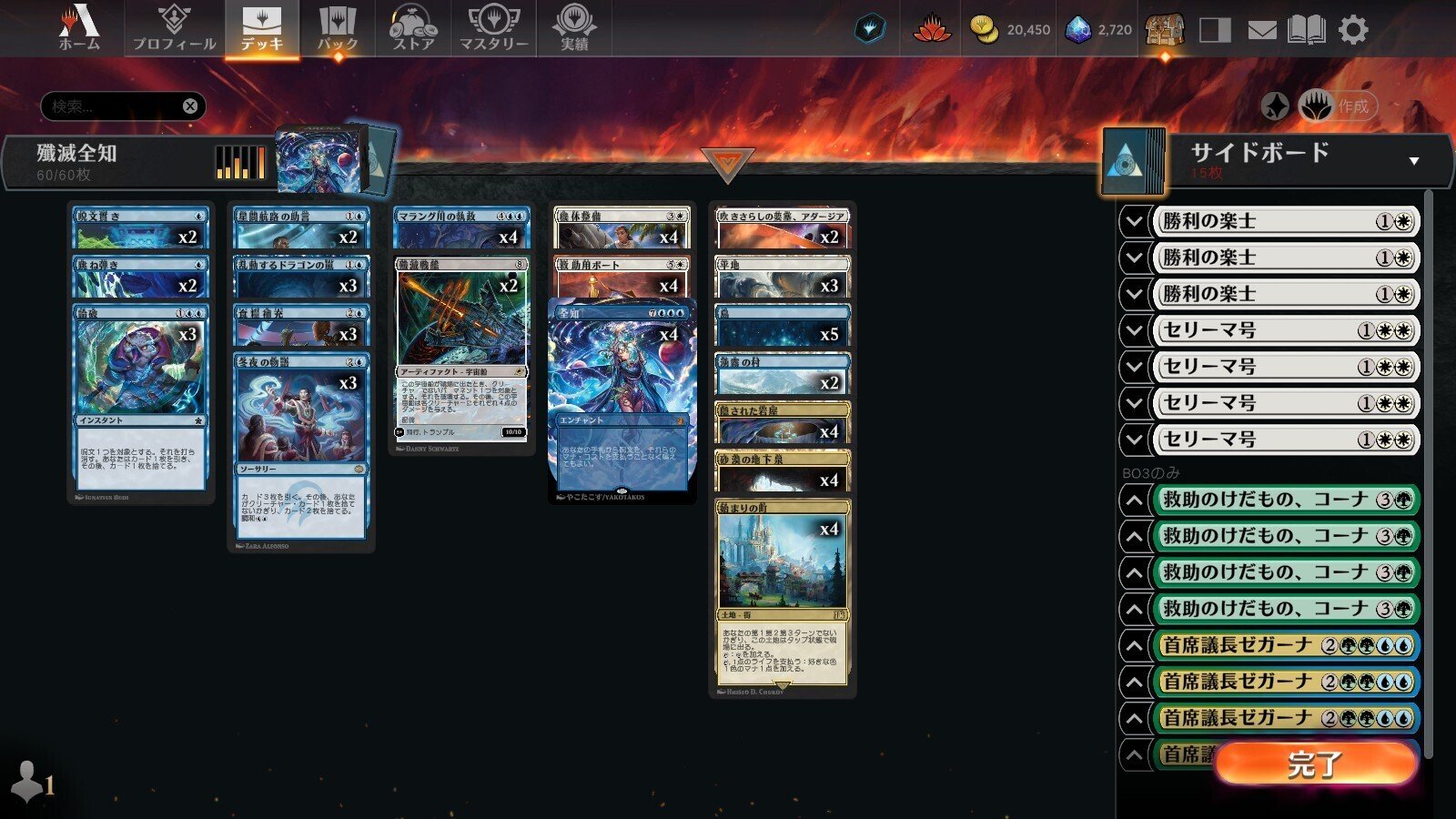The height and width of the screenshot is (819, 1456).
Task: Click inside the 検索 search field
Action: click(109, 106)
